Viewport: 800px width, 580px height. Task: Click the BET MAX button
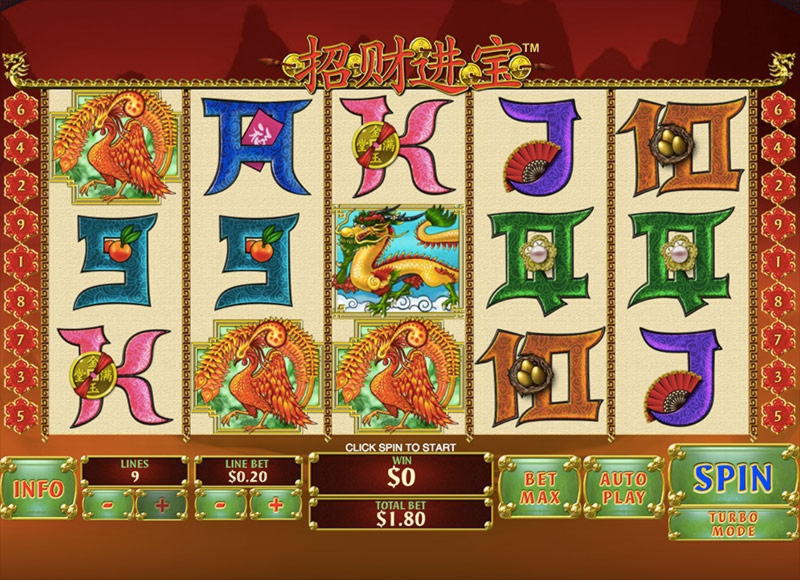point(539,488)
